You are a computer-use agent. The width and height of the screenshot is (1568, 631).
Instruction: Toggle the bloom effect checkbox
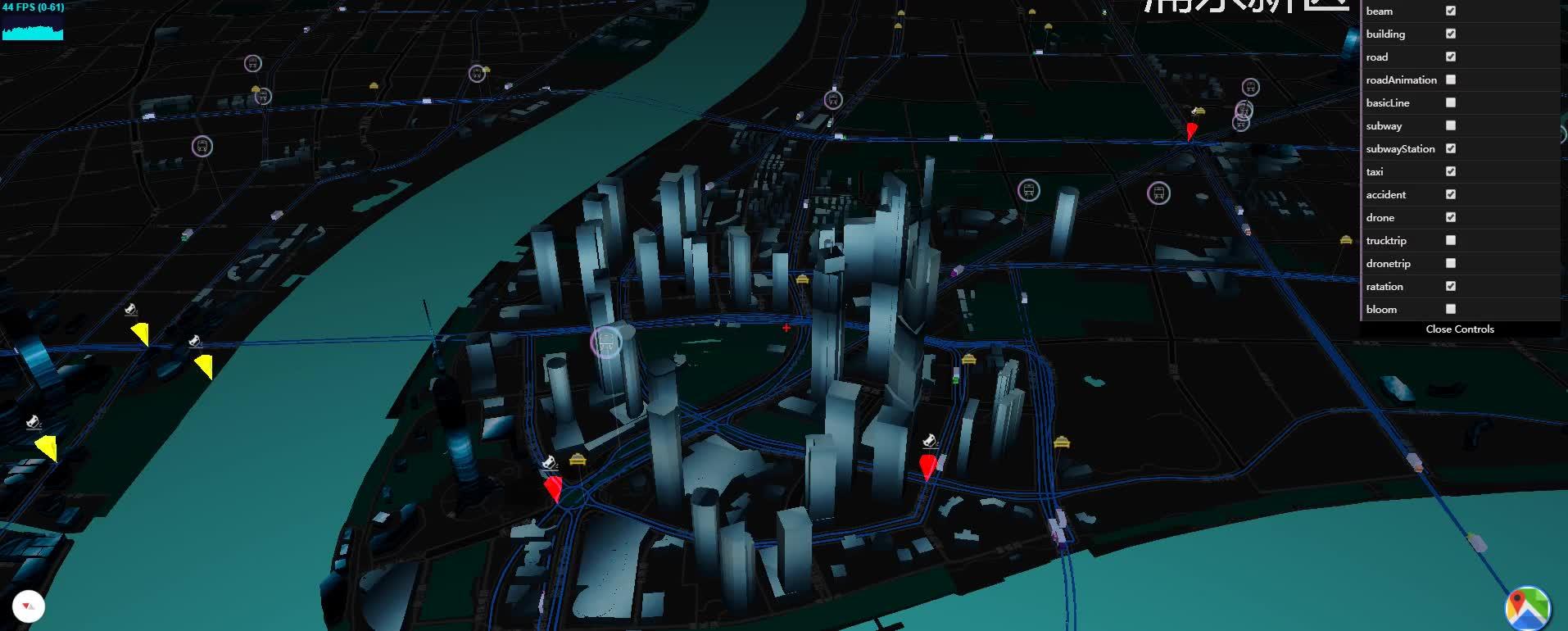1451,309
